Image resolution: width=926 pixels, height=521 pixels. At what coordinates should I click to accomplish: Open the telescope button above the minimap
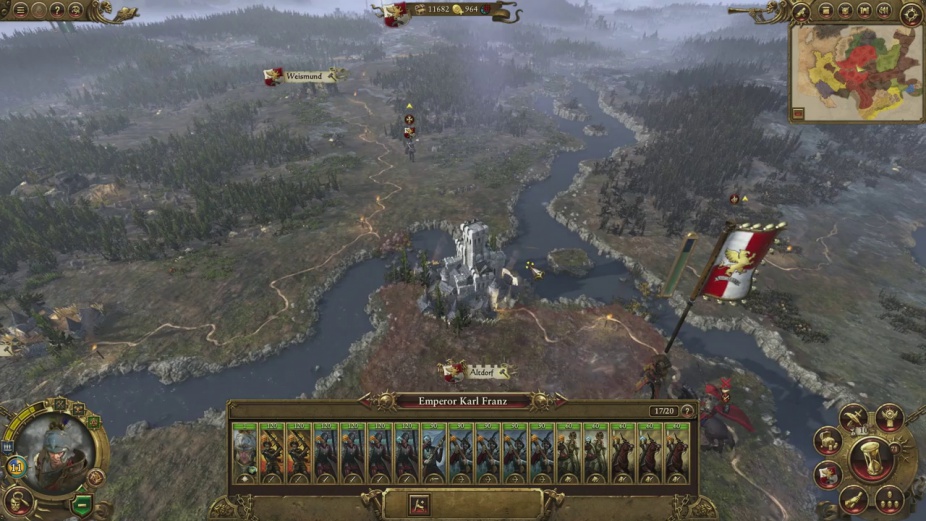tap(800, 11)
